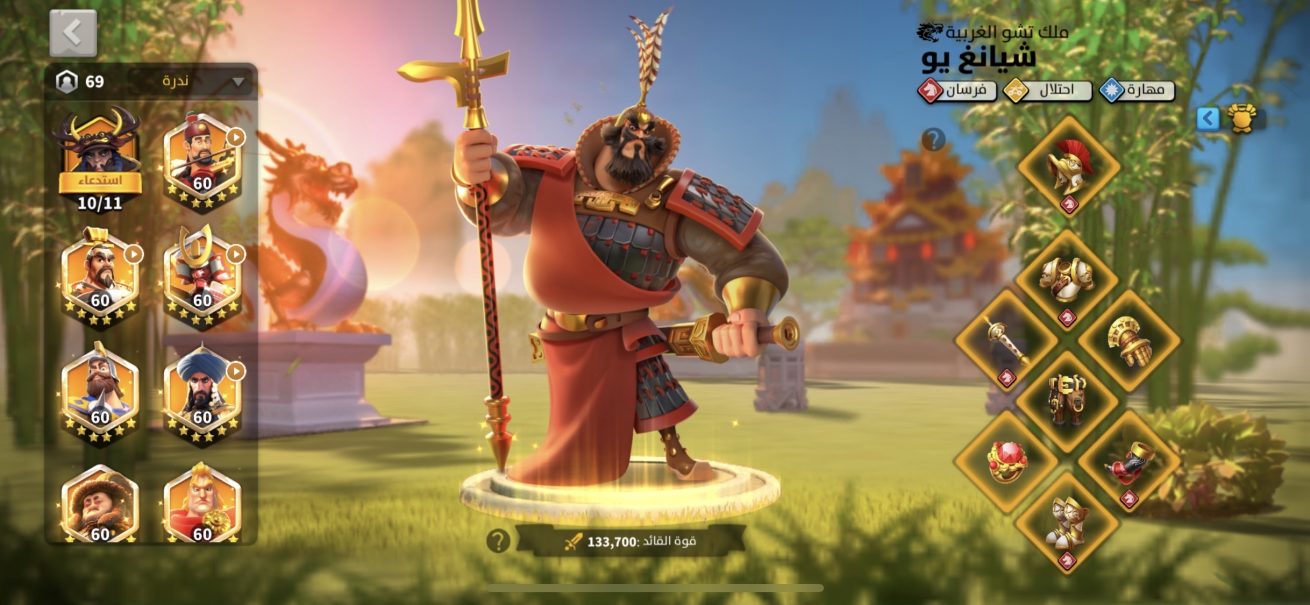The height and width of the screenshot is (605, 1310).
Task: Open the rarity sort dropdown
Action: [x=204, y=81]
